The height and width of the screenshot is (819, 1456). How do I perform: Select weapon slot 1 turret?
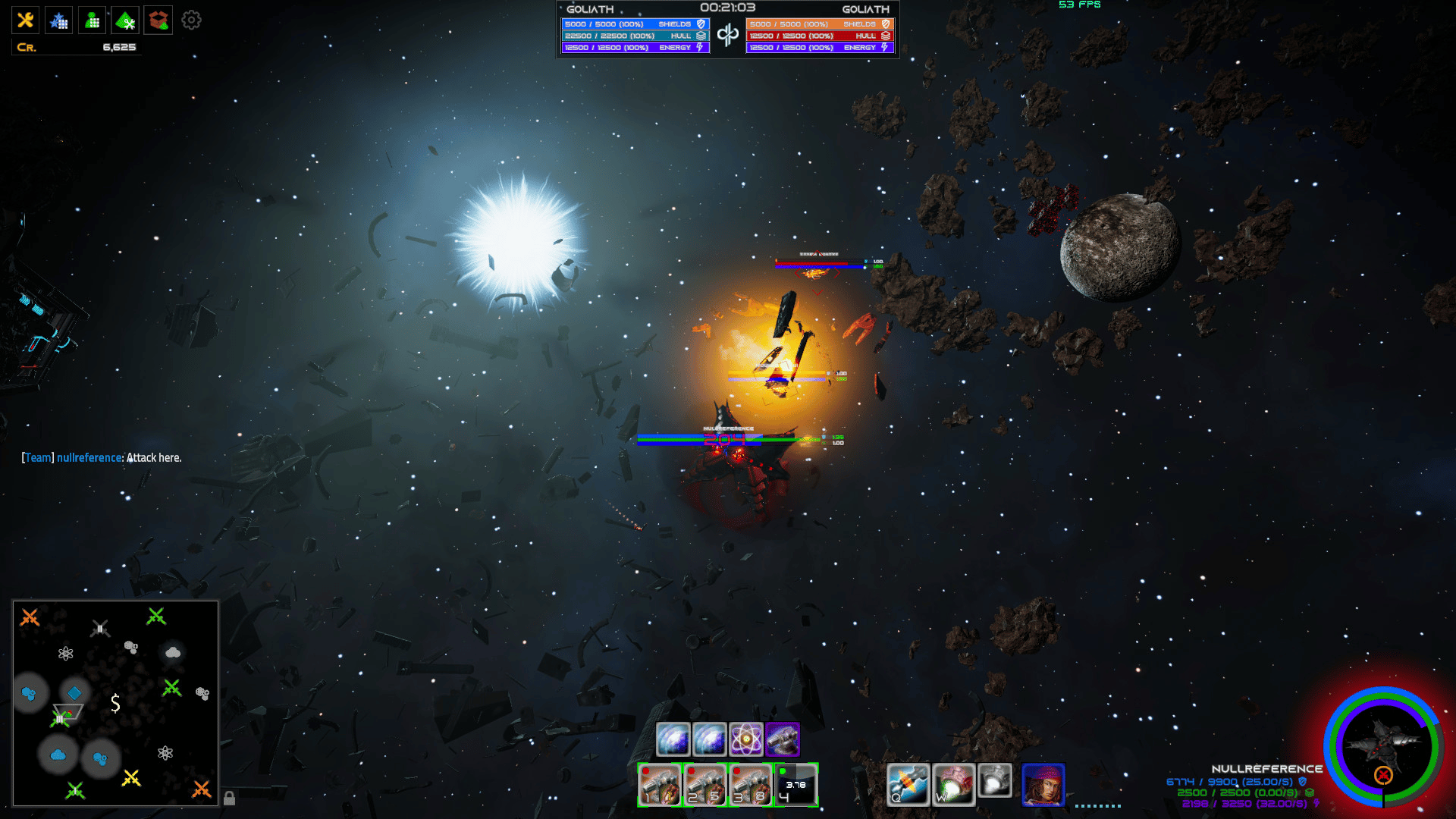pos(659,785)
